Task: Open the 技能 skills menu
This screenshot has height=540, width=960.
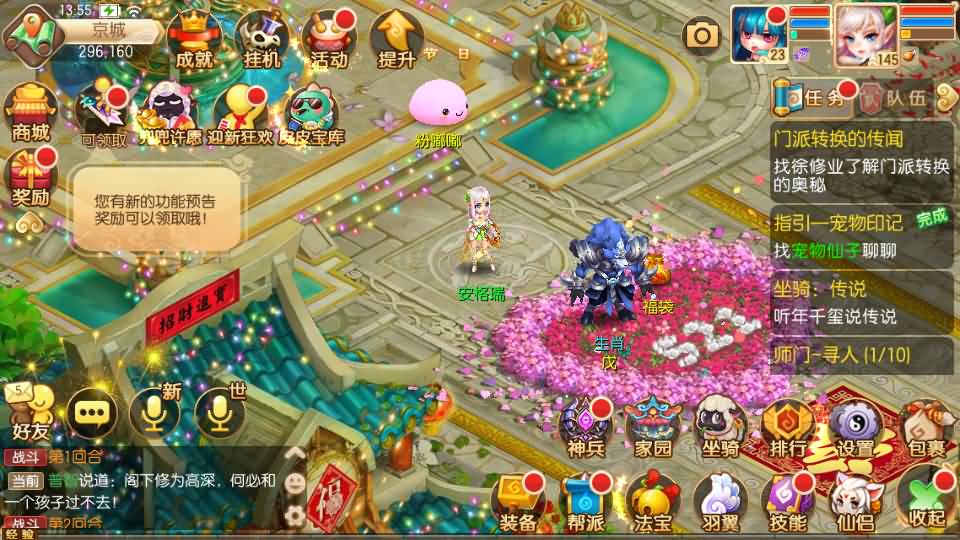Action: pyautogui.click(x=788, y=502)
